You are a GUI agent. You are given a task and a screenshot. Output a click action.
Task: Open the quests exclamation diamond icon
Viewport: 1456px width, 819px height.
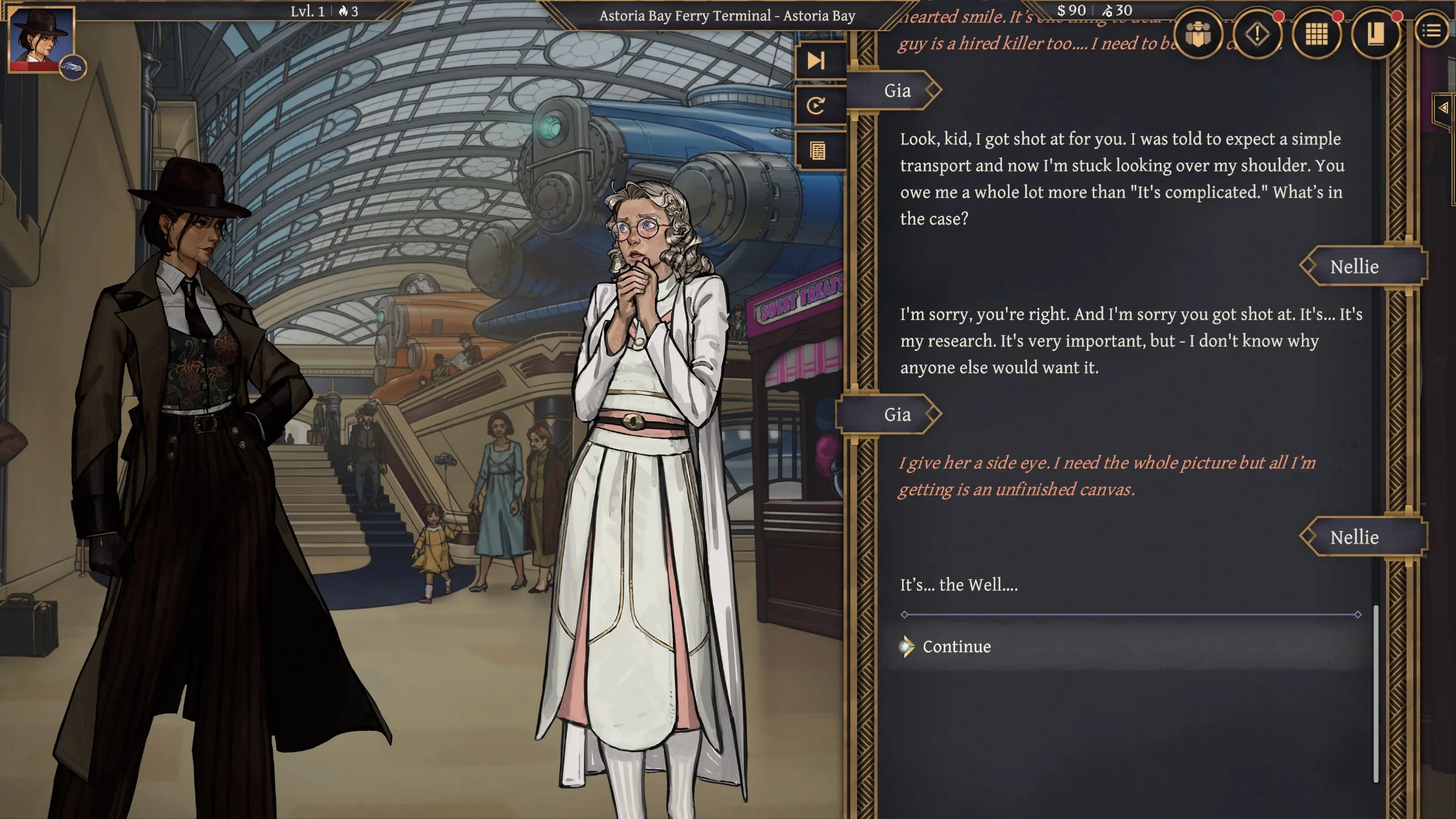coord(1257,34)
